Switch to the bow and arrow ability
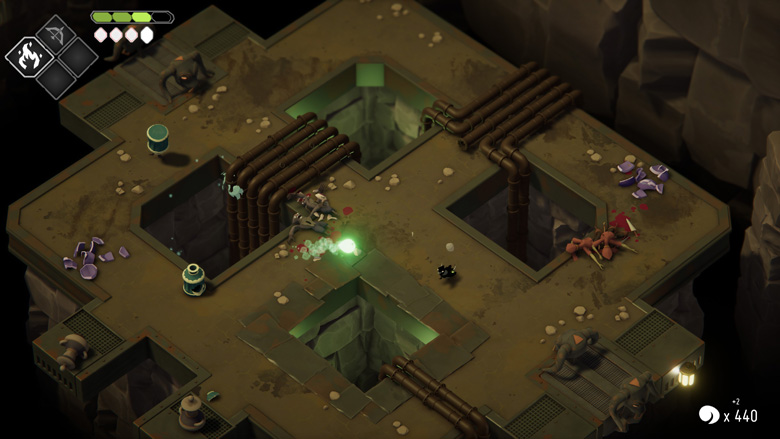The image size is (780, 439). [55, 33]
